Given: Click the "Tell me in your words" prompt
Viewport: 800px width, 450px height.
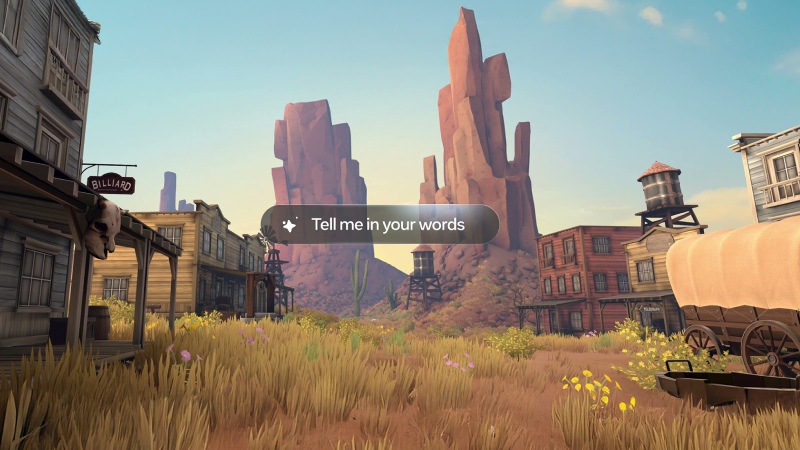Looking at the screenshot, I should coord(380,225).
